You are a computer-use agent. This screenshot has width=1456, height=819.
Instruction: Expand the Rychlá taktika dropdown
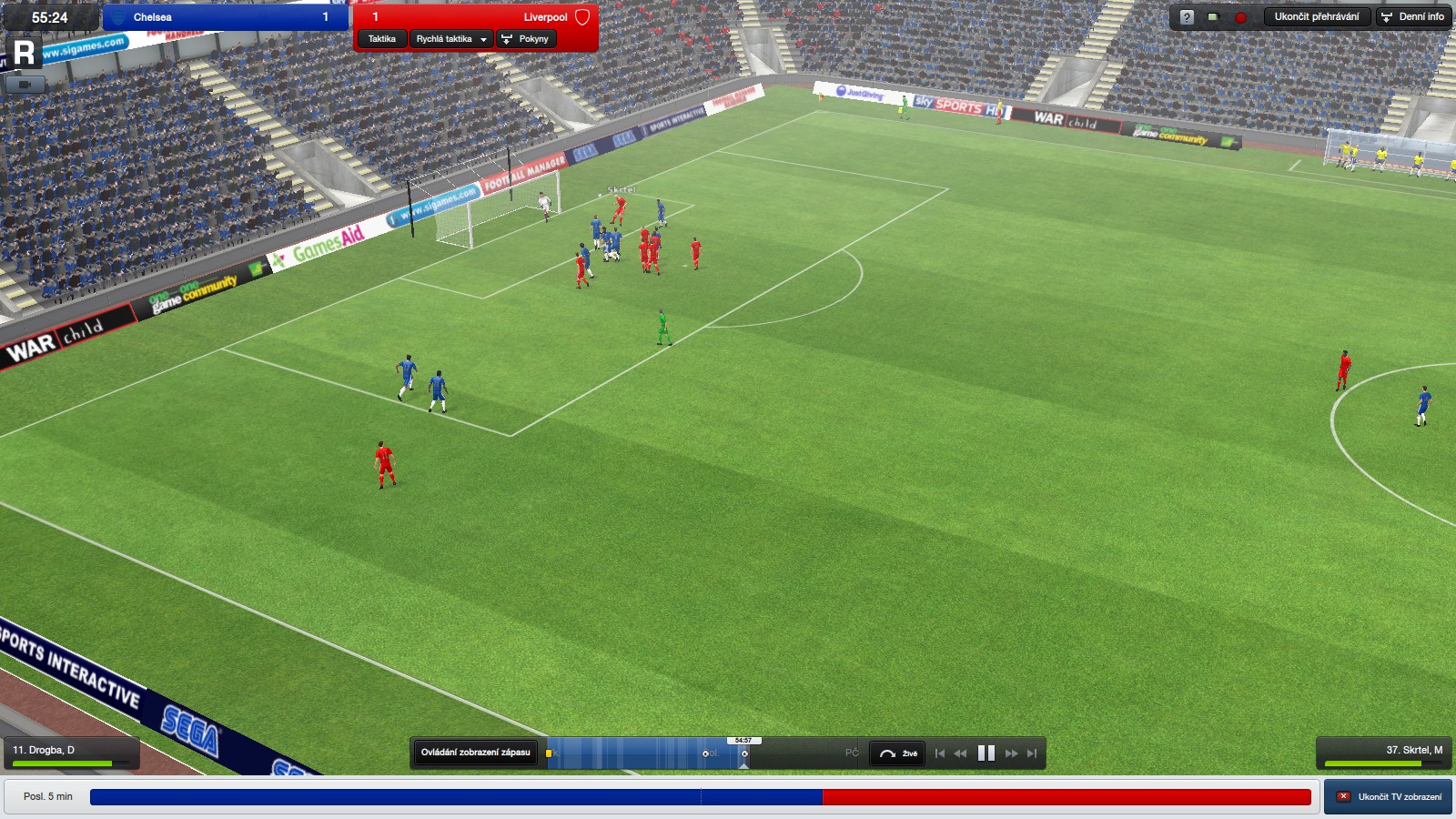click(x=451, y=39)
